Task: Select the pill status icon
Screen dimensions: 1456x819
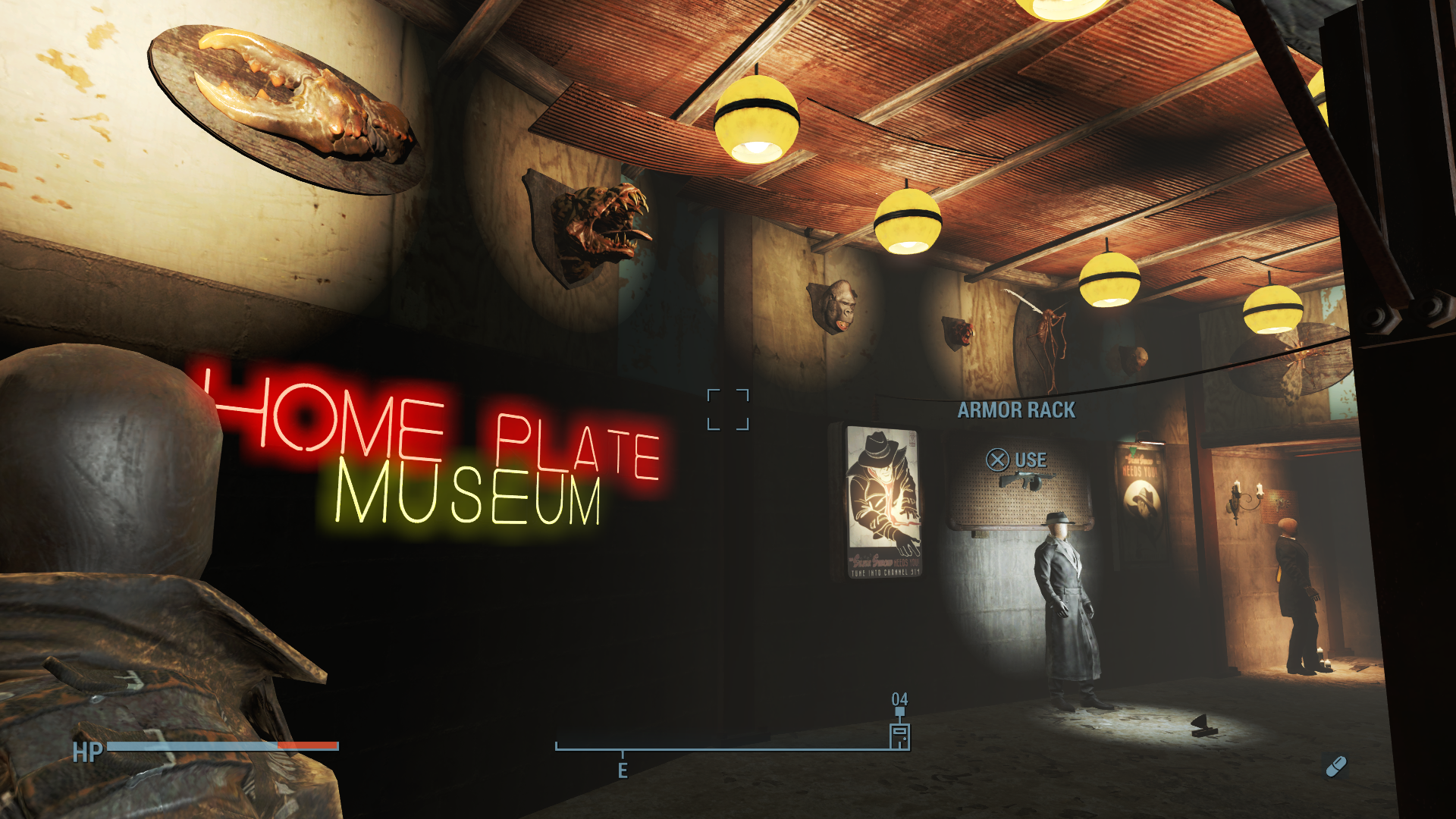Action: 1335,767
